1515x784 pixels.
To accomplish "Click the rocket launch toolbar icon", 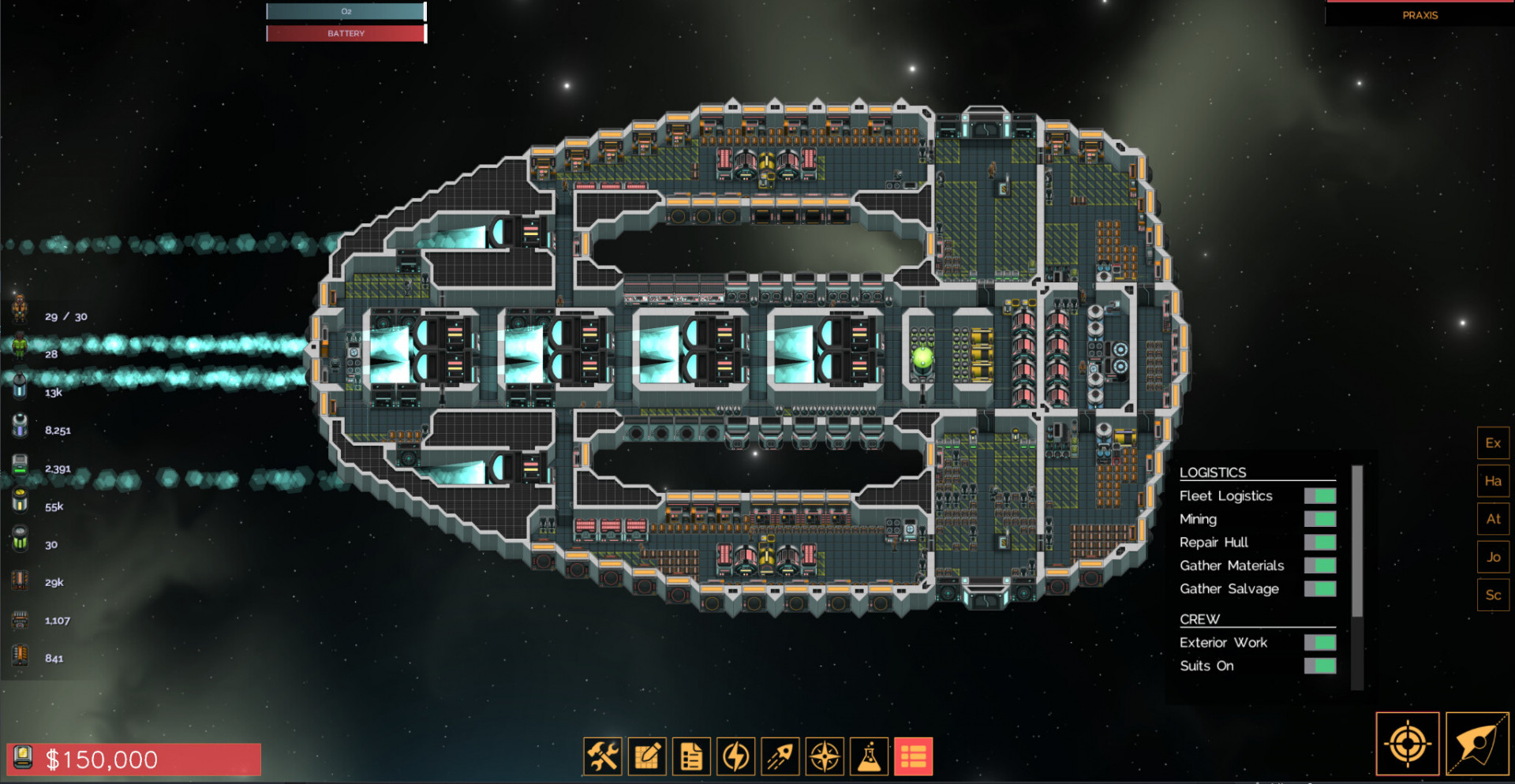I will tap(780, 757).
